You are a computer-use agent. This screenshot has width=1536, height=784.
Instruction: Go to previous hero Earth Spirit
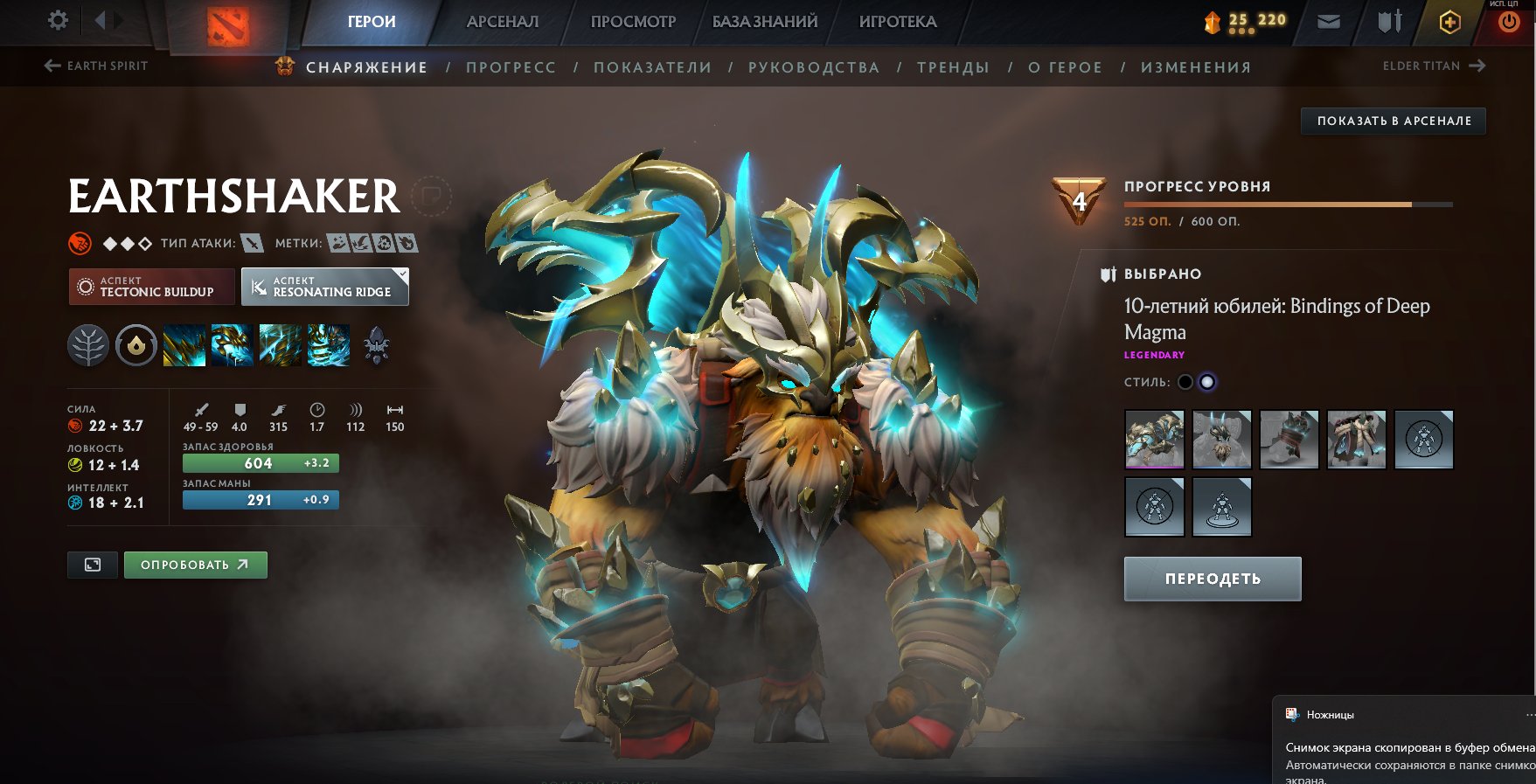(96, 66)
